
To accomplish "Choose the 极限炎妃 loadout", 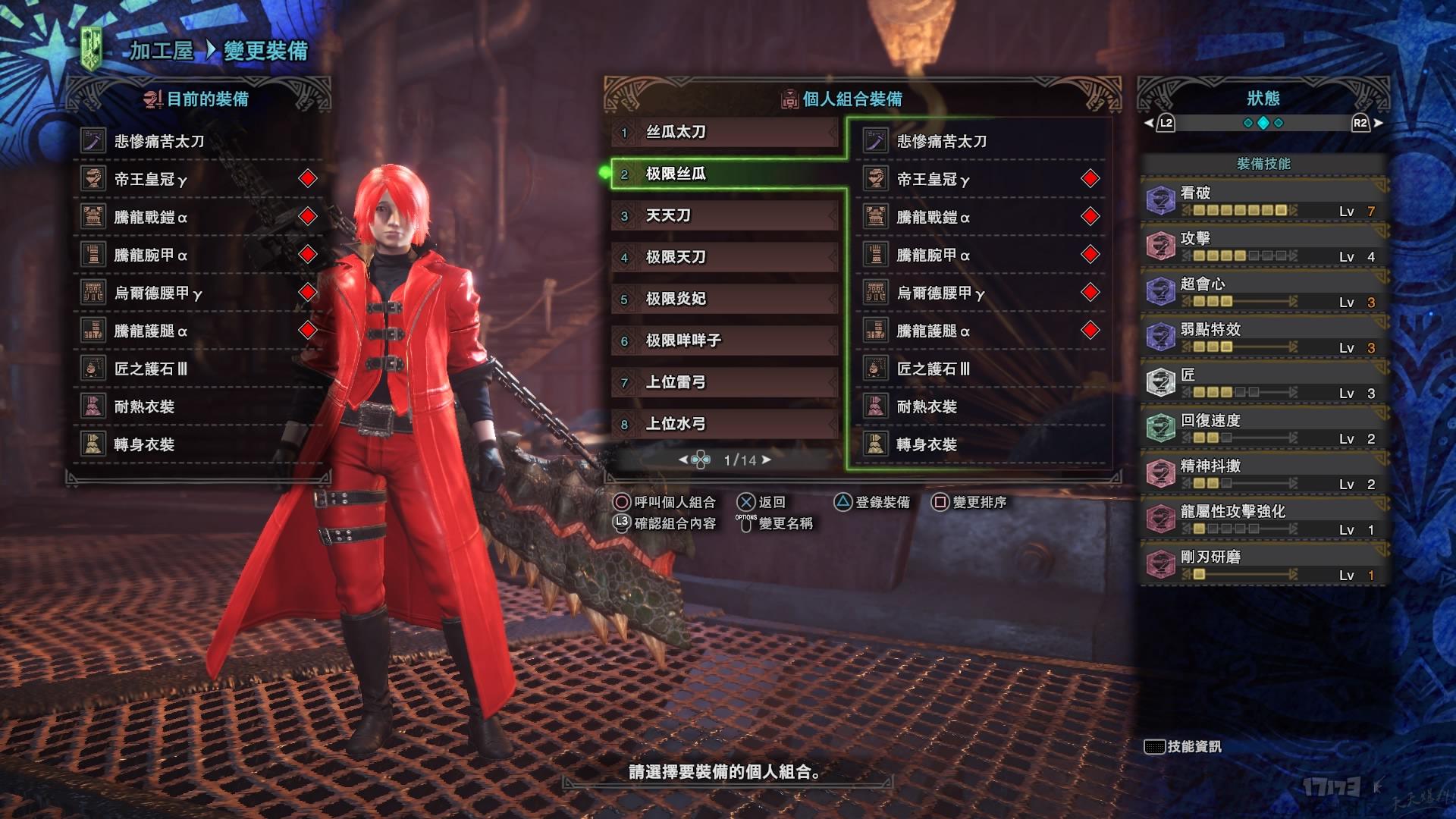I will pyautogui.click(x=724, y=300).
